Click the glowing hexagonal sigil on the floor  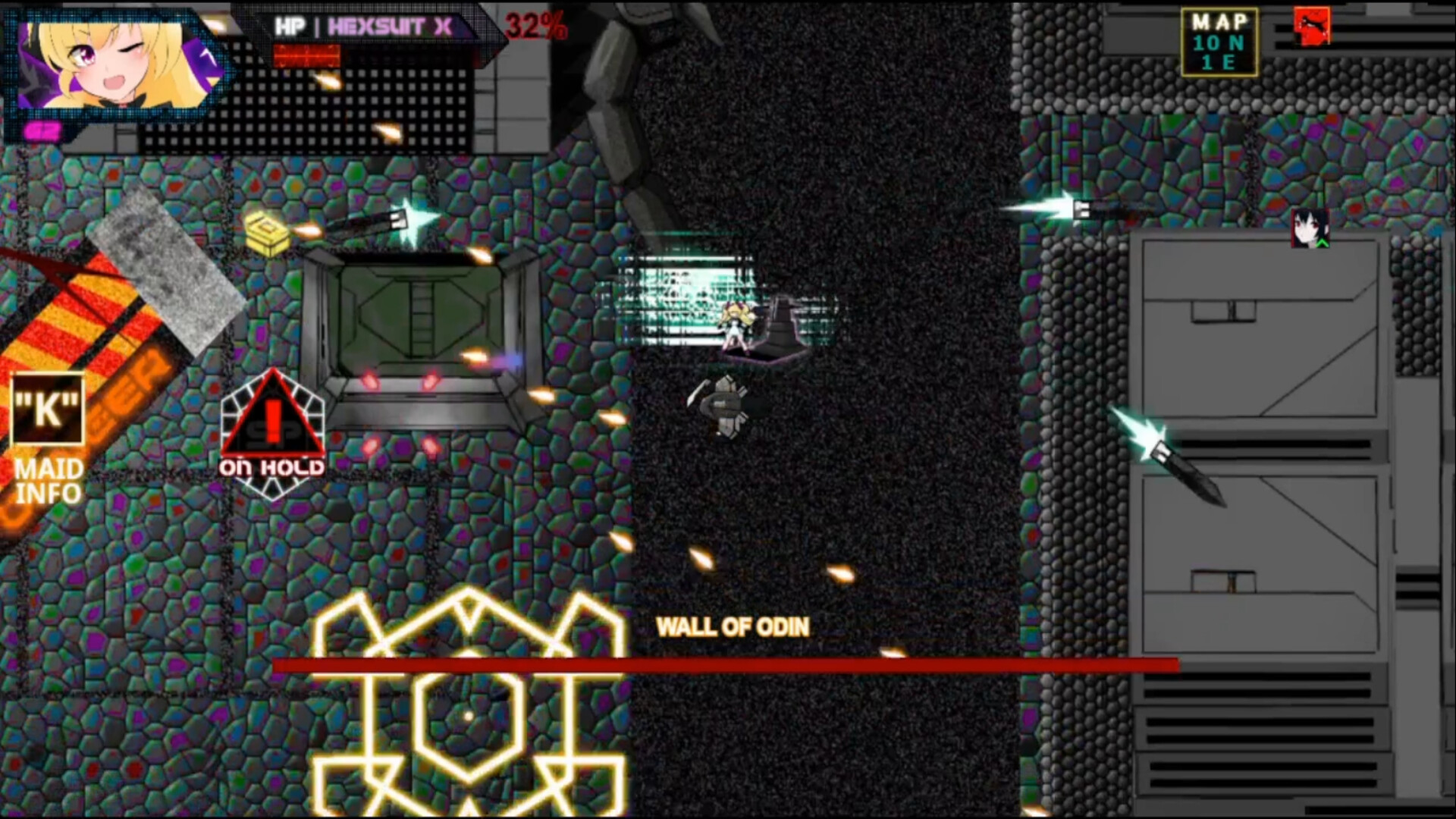[x=466, y=713]
